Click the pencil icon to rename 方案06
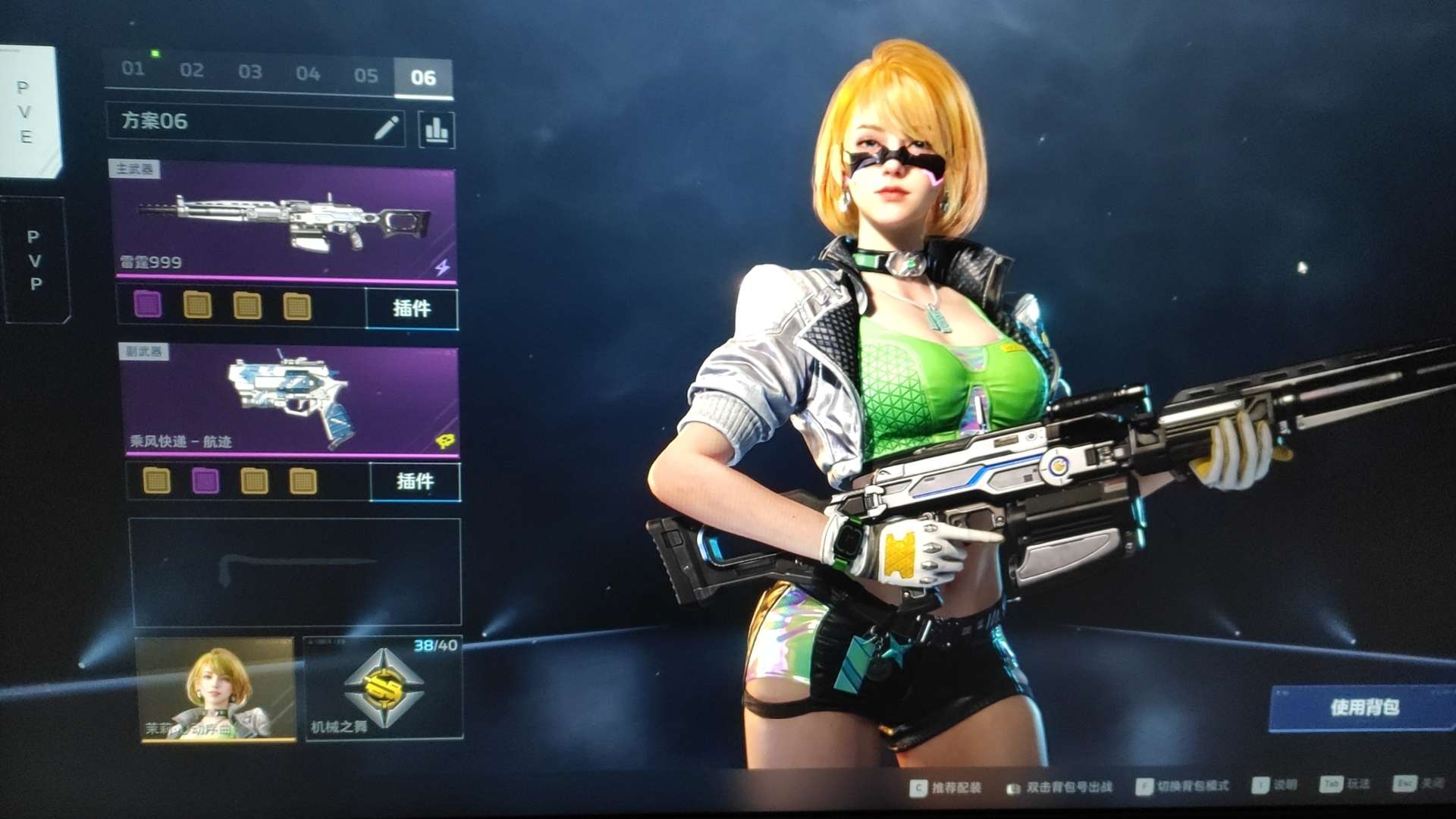Viewport: 1456px width, 819px height. 387,127
